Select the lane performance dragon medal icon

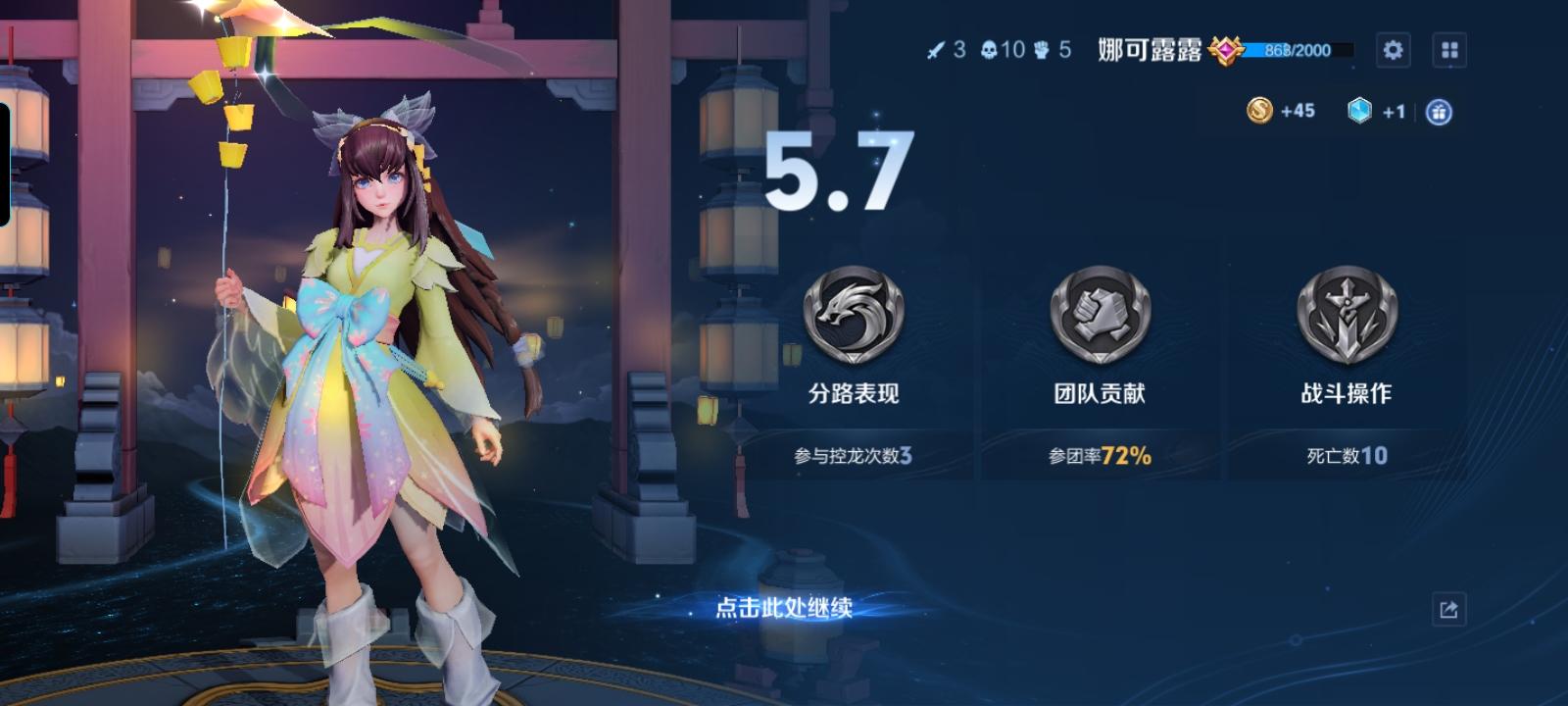853,314
